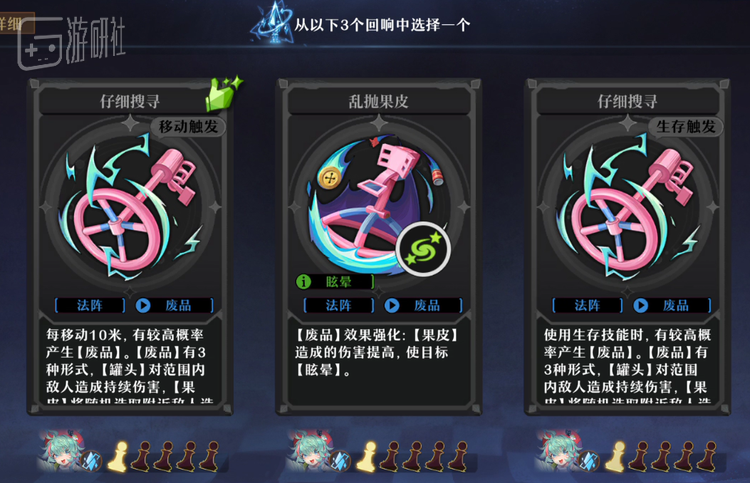Viewport: 750px width, 483px height.
Task: Click the 法阵 tag on 乱抛果皮 card
Action: pyautogui.click(x=336, y=305)
